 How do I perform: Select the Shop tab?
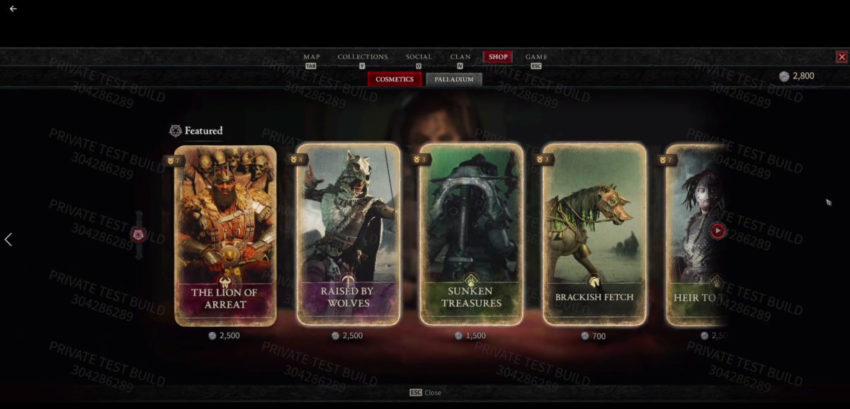[498, 57]
